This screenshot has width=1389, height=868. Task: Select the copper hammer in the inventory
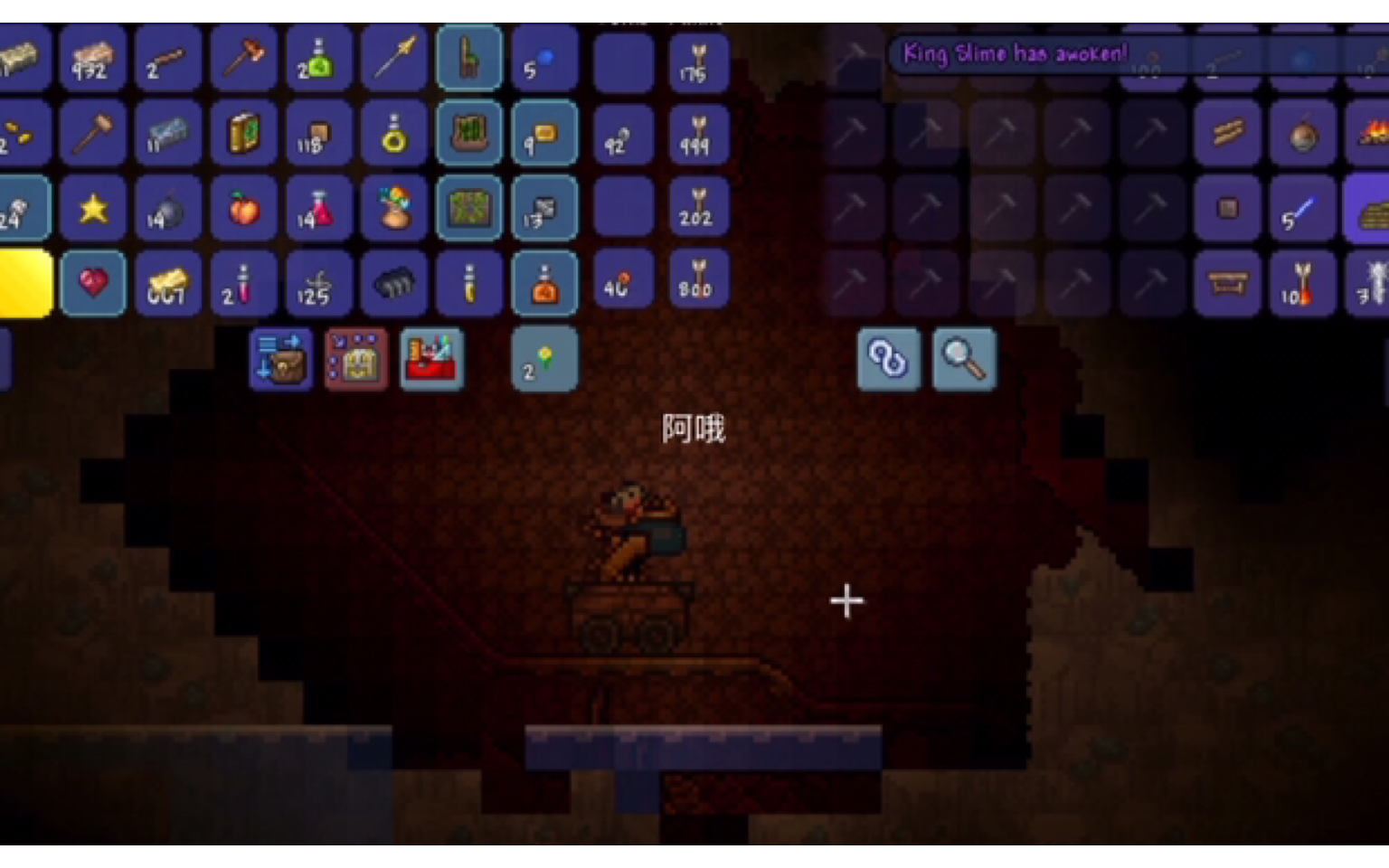(x=93, y=135)
